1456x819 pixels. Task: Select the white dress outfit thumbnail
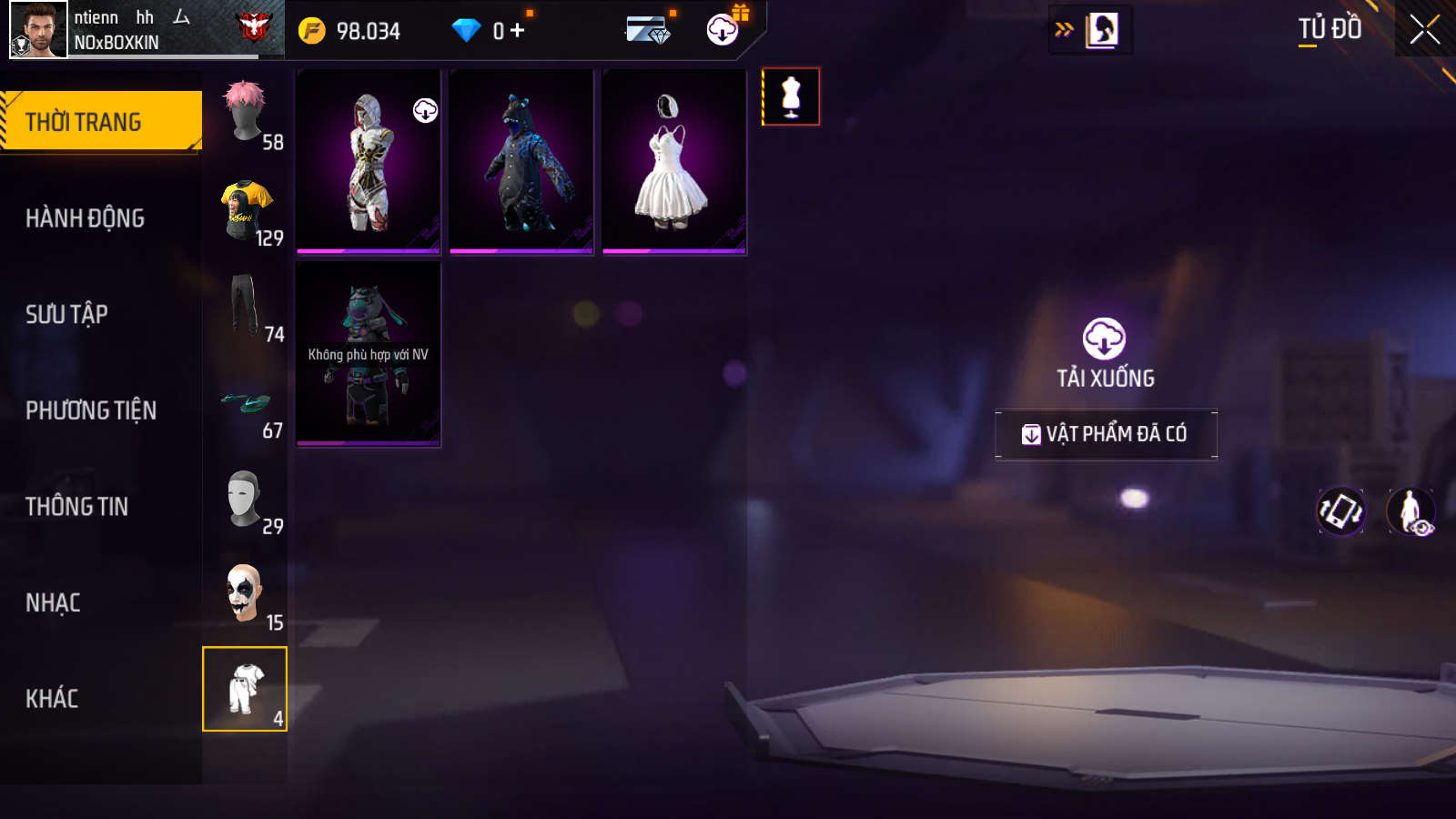point(674,161)
